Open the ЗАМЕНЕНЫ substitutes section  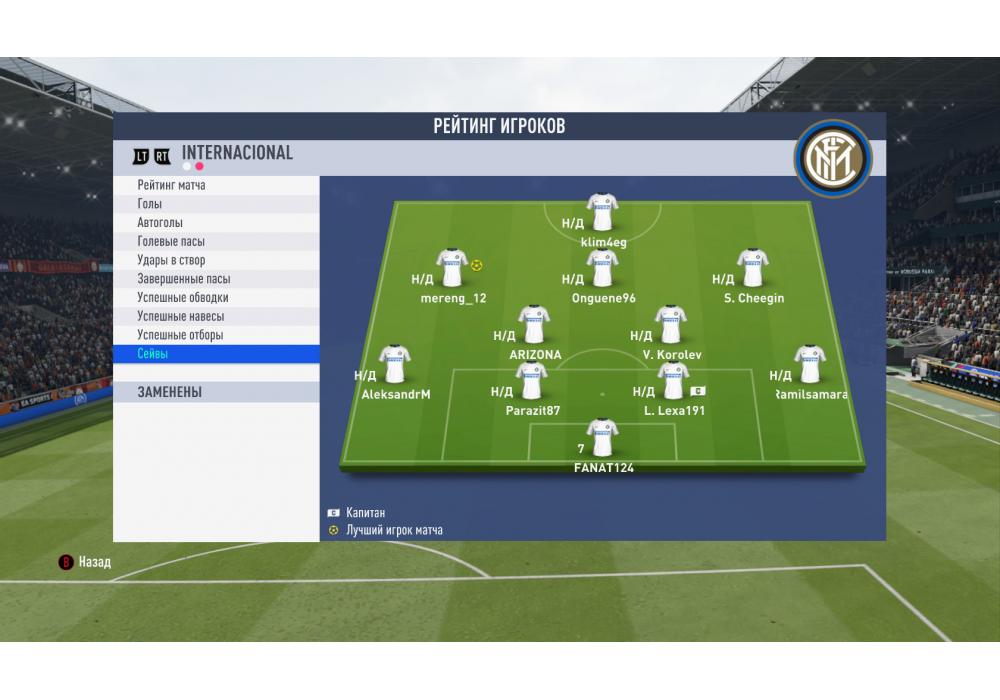[170, 393]
